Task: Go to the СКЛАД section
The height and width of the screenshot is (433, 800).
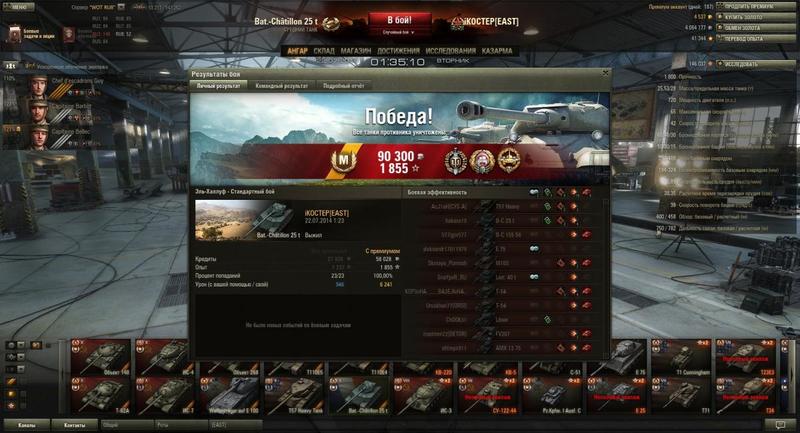Action: coord(324,49)
